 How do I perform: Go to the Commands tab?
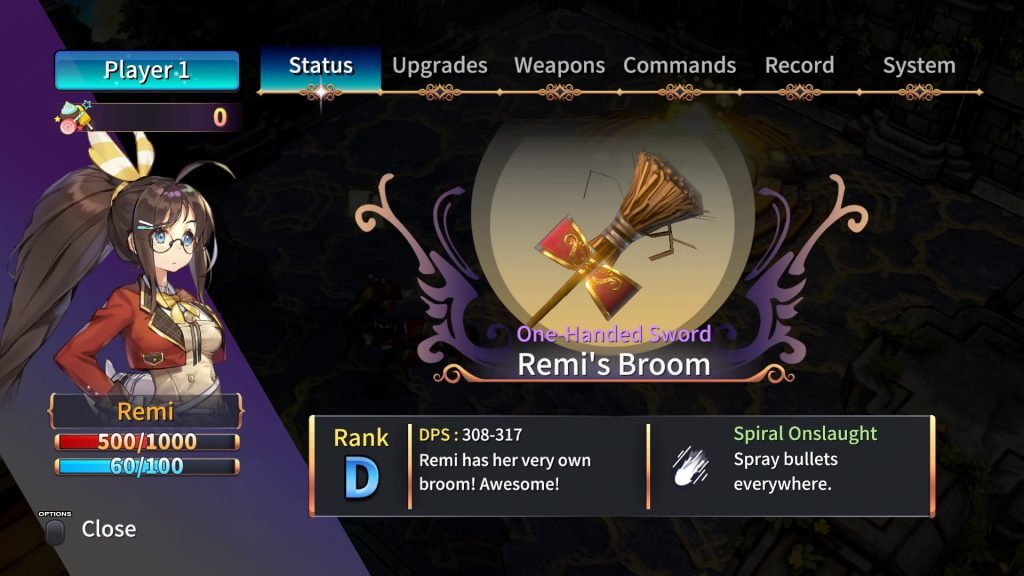point(679,66)
